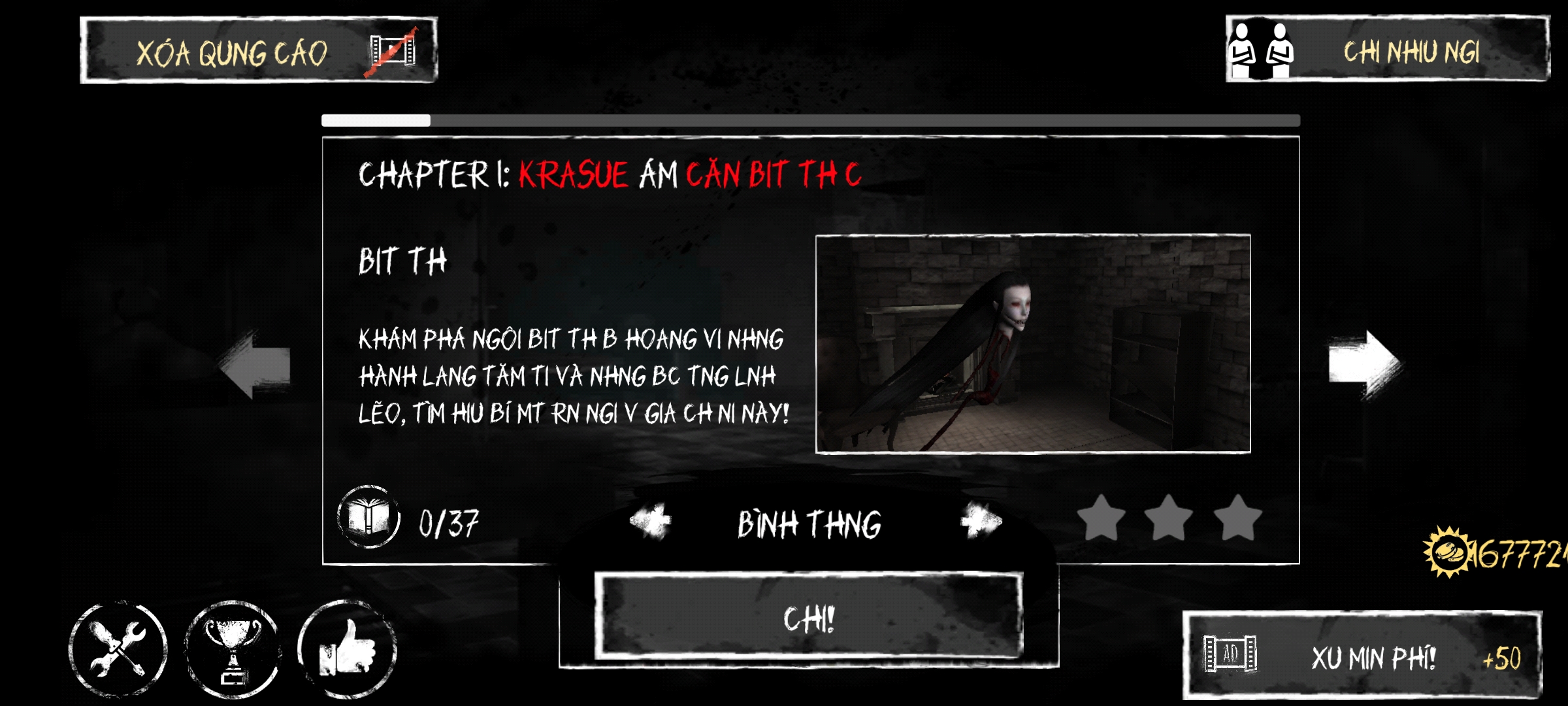Select the CHAPTER I: KRASUE title
The height and width of the screenshot is (706, 1568).
click(x=608, y=173)
